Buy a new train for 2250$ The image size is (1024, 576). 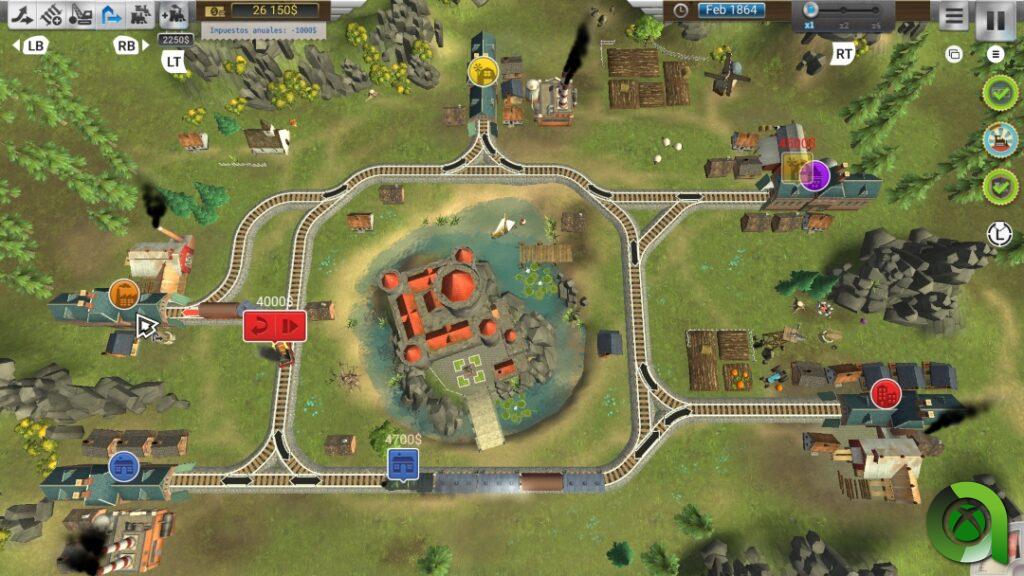pyautogui.click(x=174, y=15)
